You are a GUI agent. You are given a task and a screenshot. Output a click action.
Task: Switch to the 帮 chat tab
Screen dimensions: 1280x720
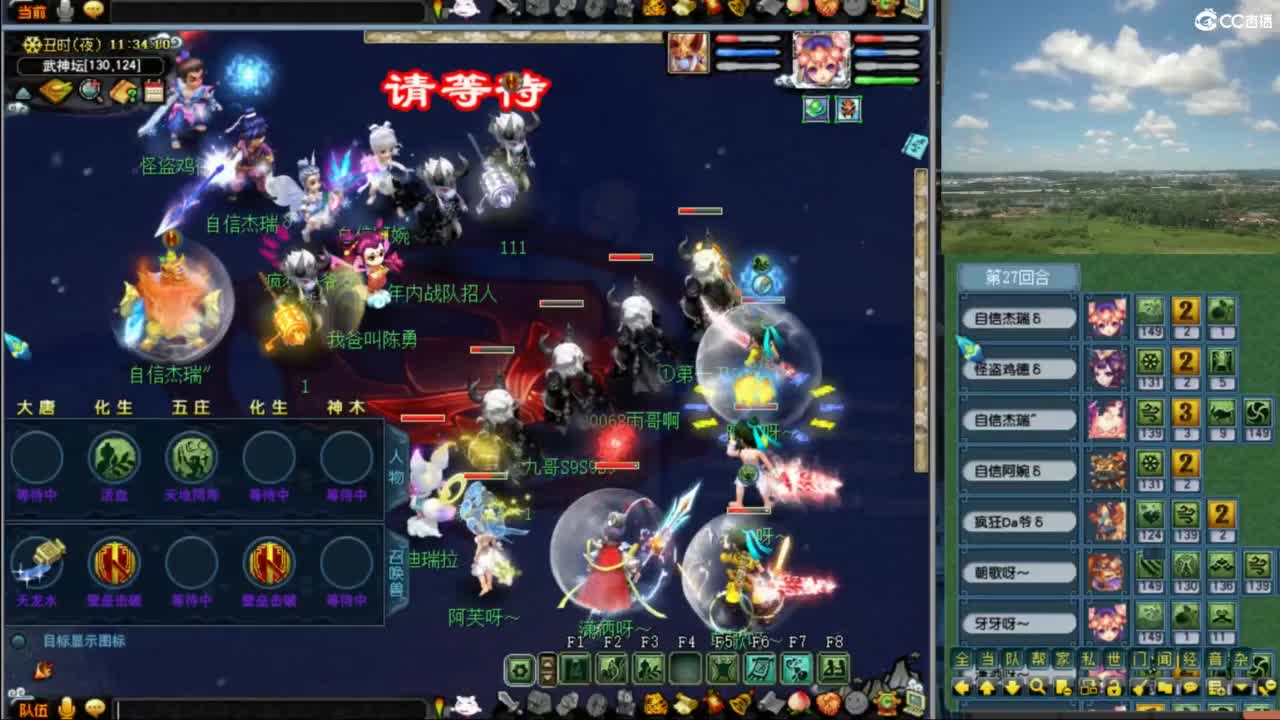pos(1038,659)
